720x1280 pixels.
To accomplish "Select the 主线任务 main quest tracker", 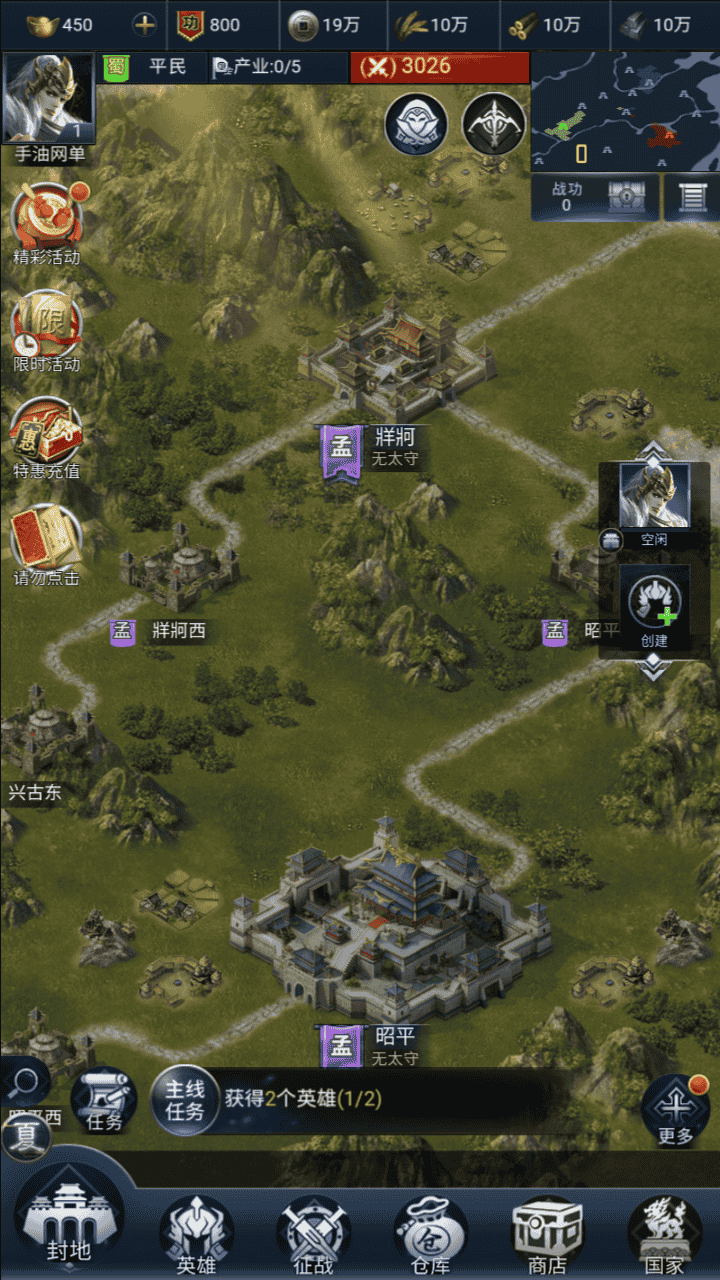I will pyautogui.click(x=185, y=1100).
